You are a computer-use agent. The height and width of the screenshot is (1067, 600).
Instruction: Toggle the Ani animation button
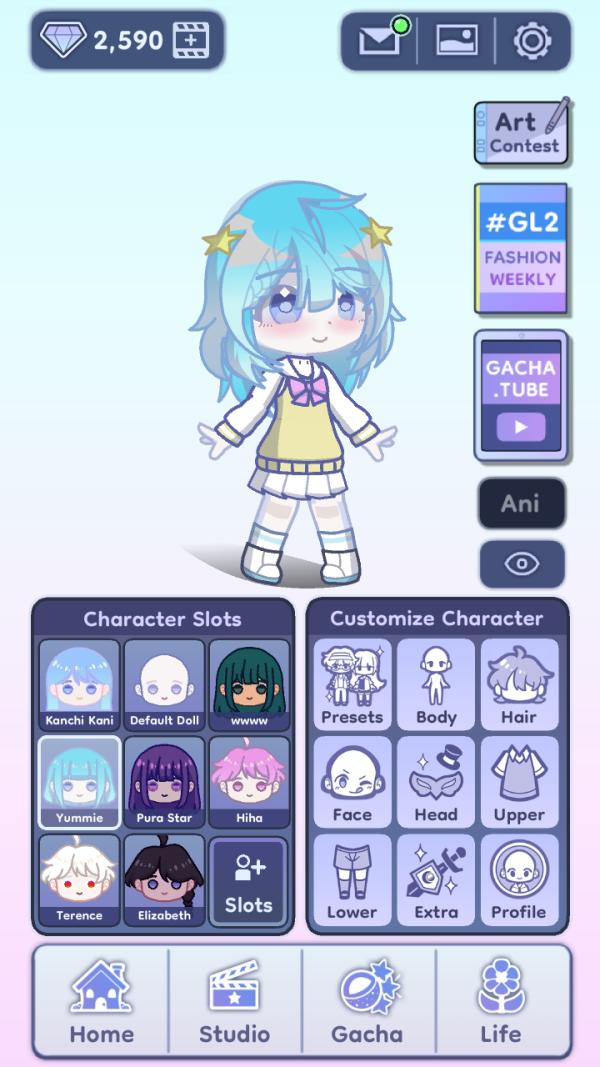(521, 503)
